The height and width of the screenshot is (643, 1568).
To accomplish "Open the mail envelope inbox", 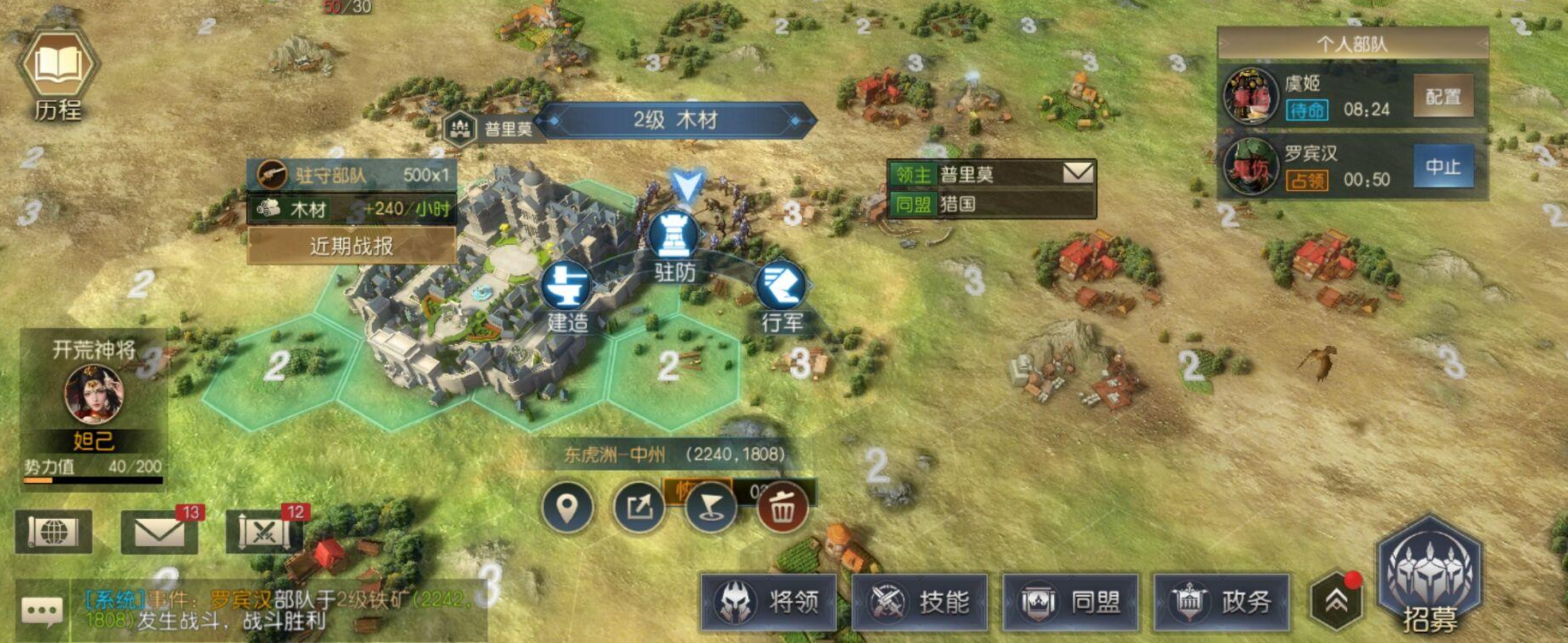I will click(159, 533).
